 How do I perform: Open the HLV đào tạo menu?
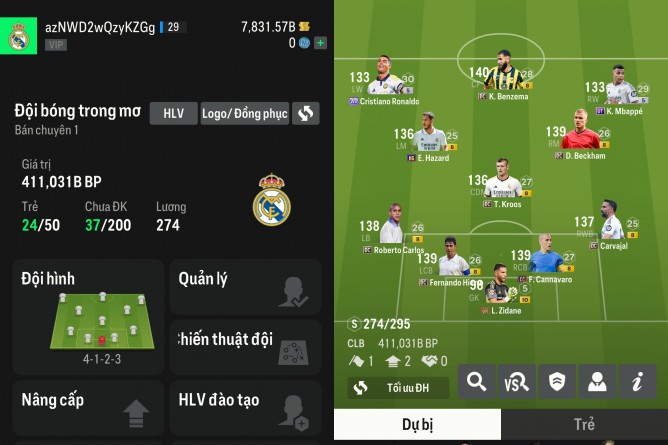(x=244, y=408)
